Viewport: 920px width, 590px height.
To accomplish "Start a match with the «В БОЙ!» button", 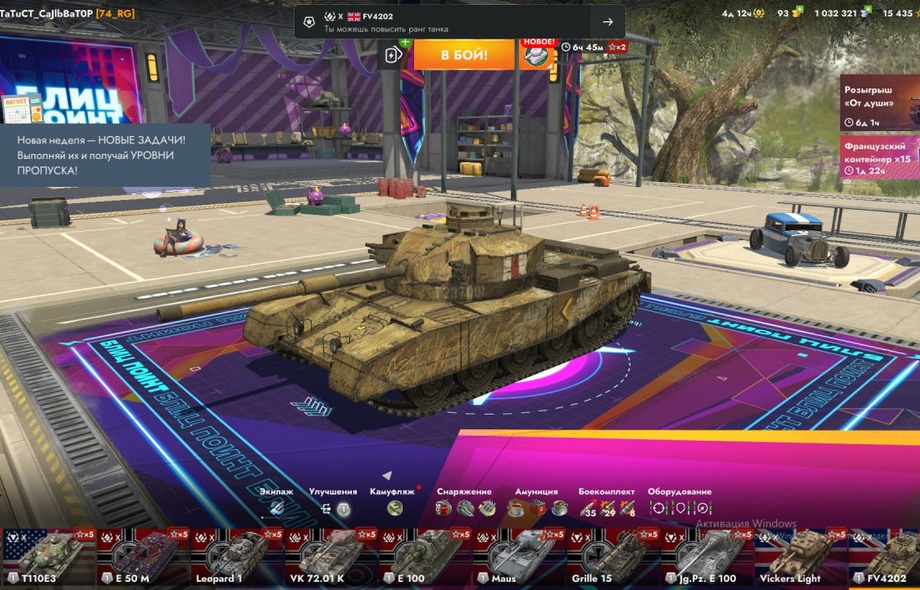I will (x=464, y=54).
